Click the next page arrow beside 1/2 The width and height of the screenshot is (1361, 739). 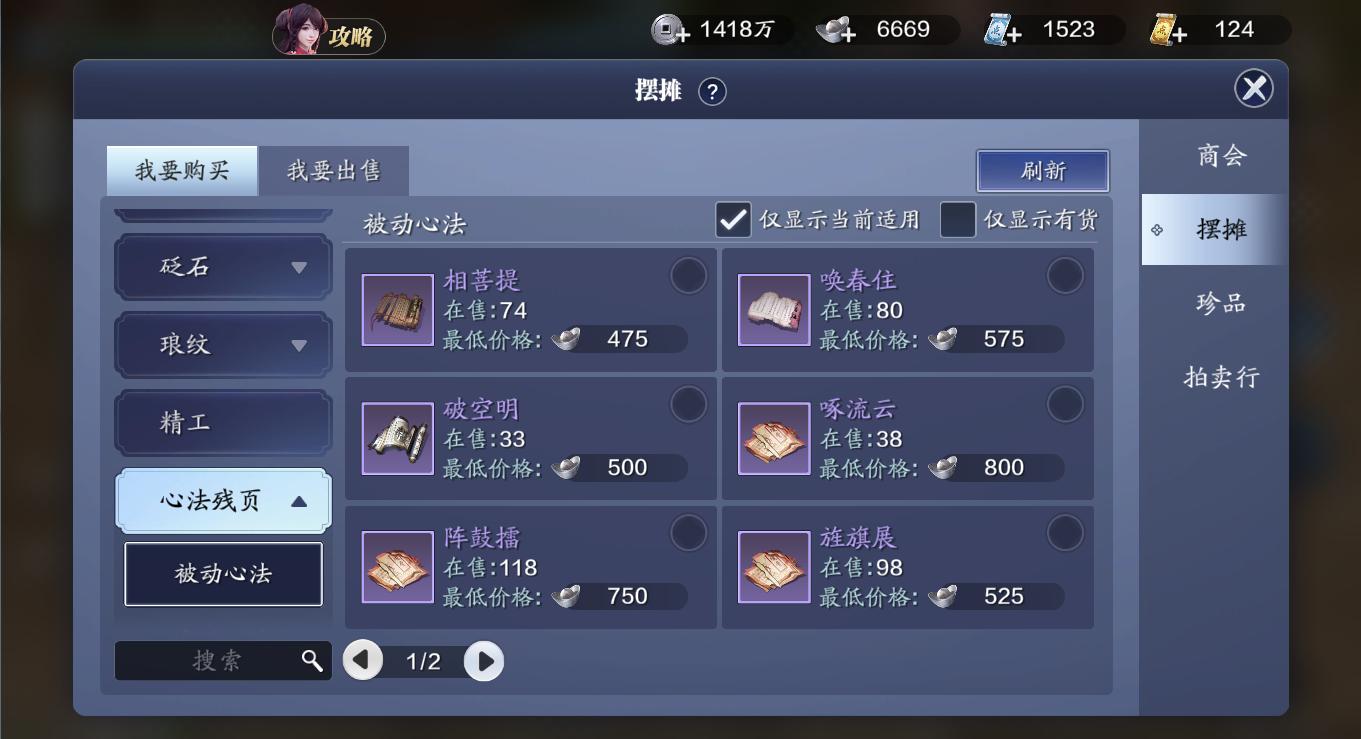484,660
